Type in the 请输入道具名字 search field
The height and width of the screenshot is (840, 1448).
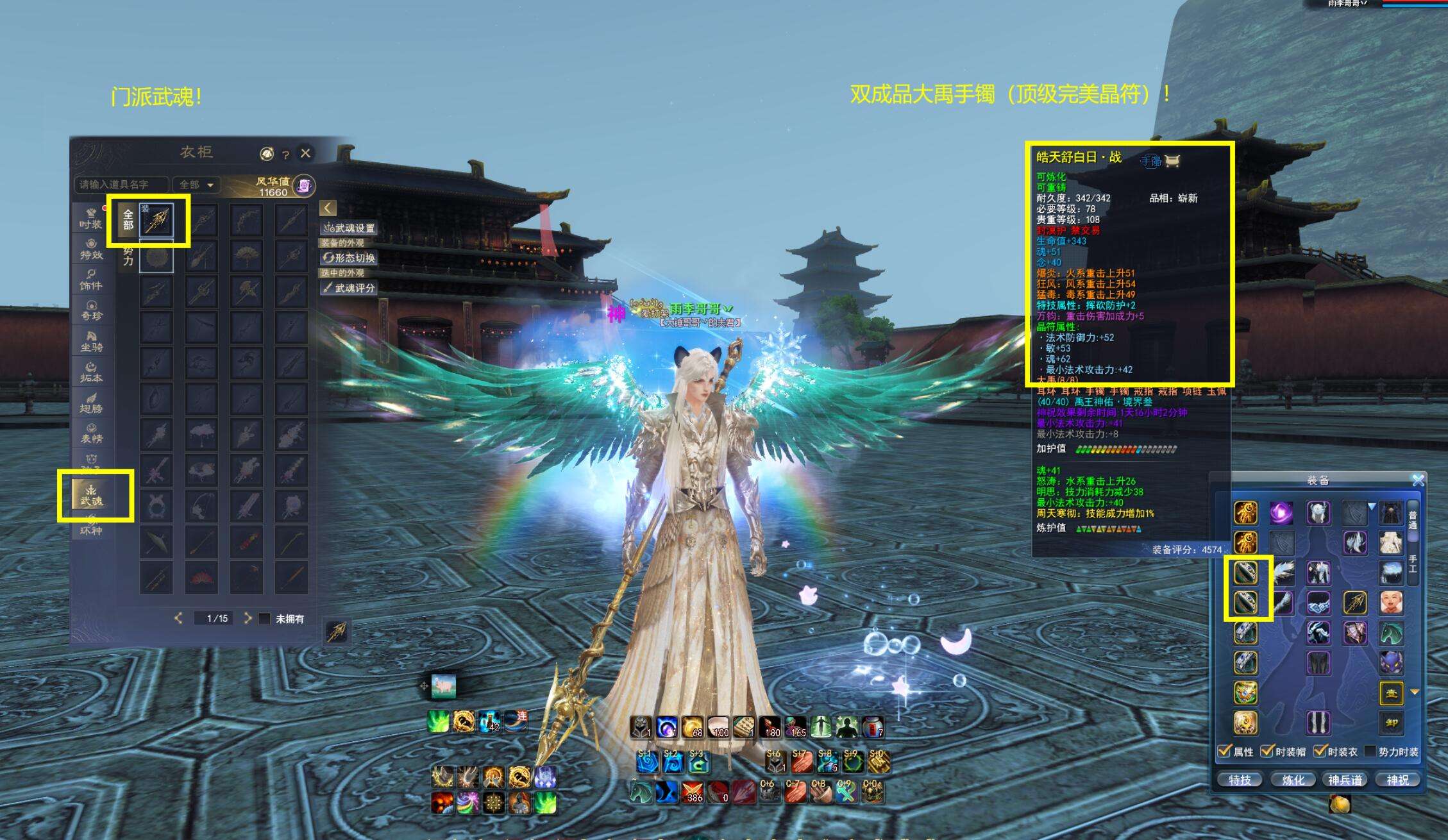pos(121,185)
